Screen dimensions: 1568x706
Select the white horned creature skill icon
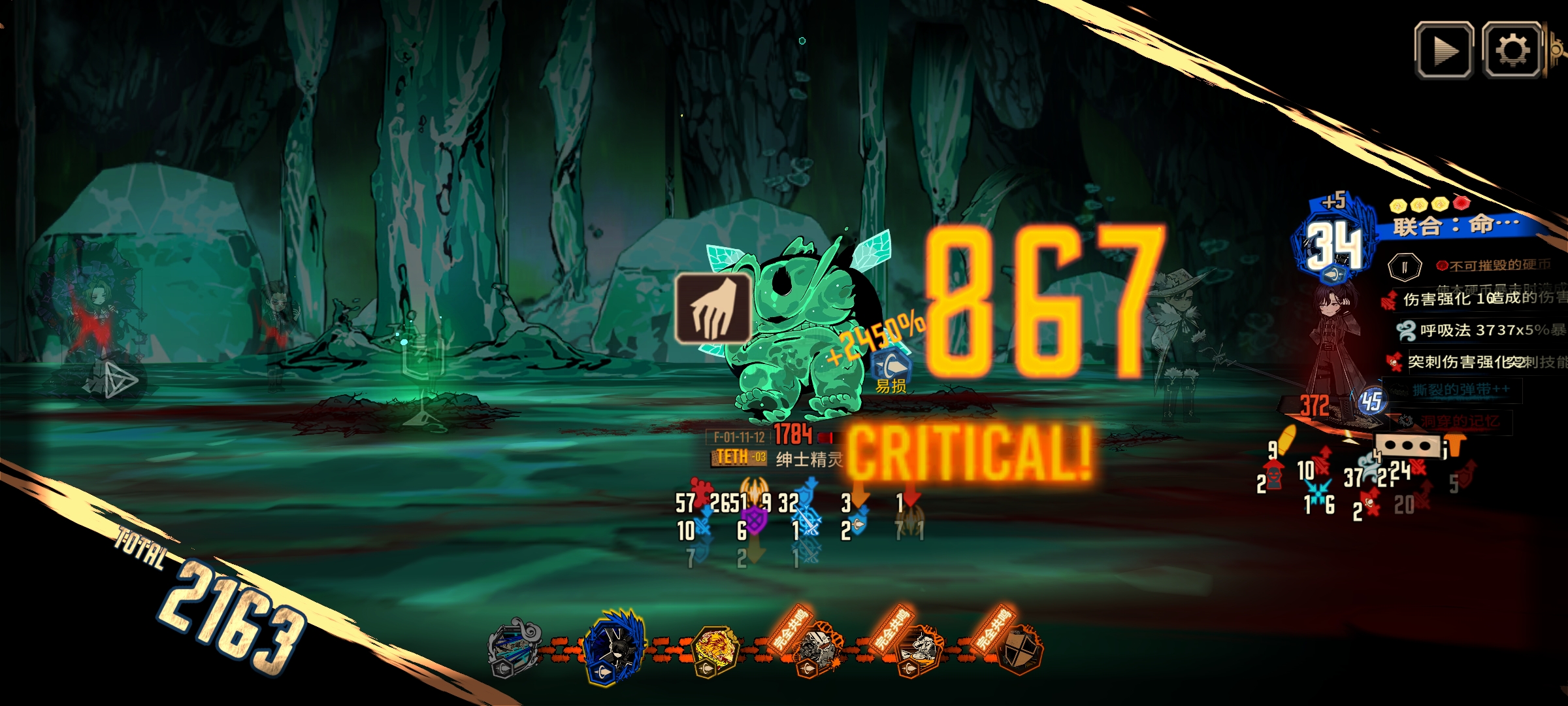click(x=920, y=650)
